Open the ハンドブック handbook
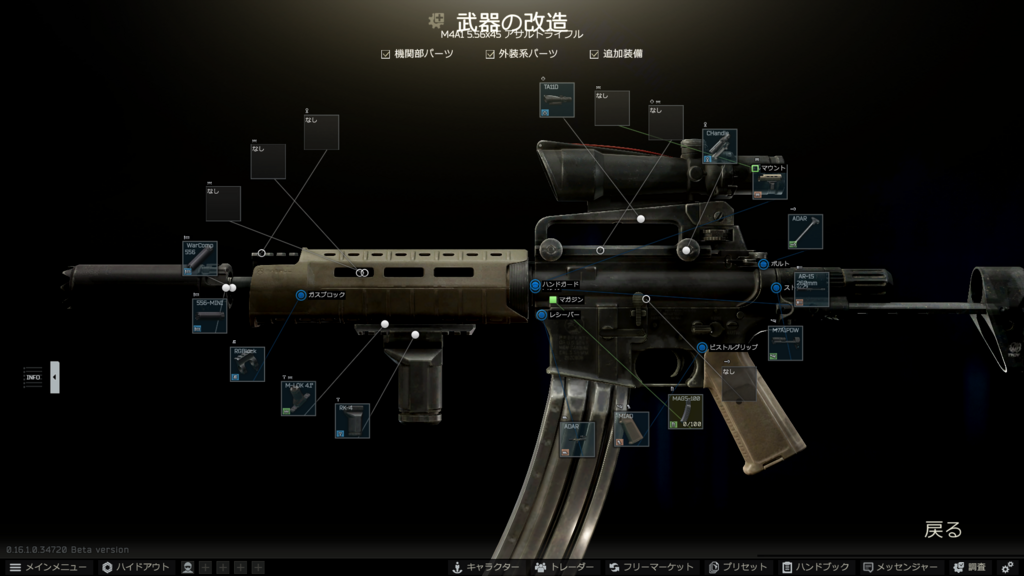 (816, 567)
